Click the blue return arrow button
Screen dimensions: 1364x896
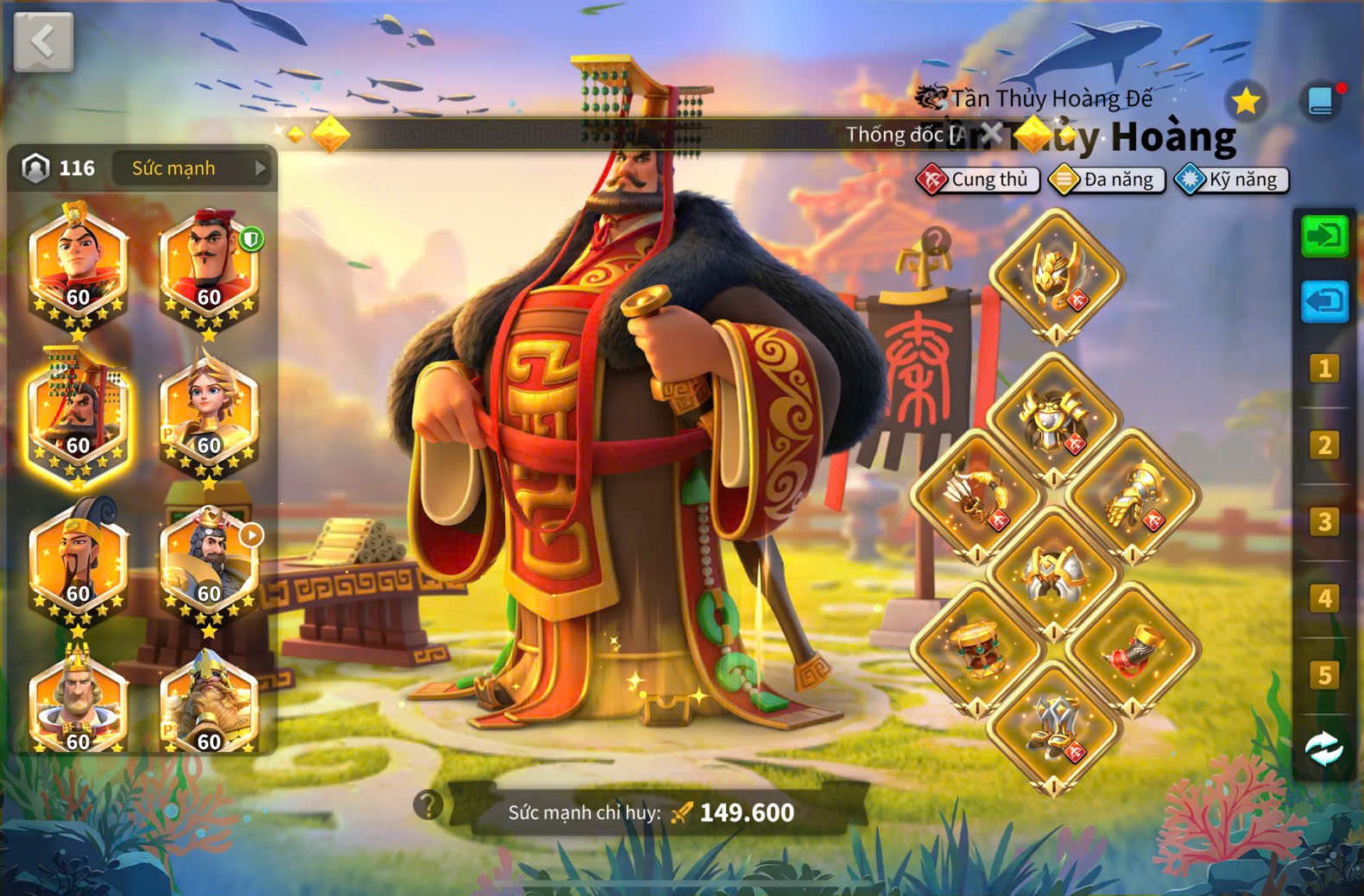tap(1324, 301)
